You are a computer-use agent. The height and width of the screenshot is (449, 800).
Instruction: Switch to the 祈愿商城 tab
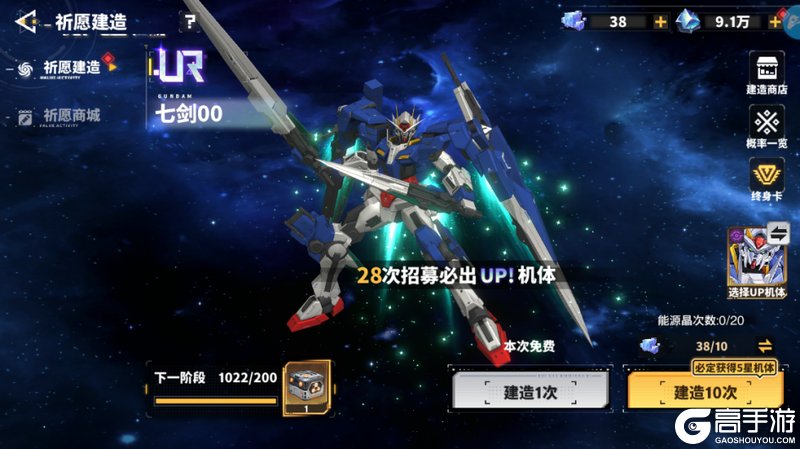72,116
